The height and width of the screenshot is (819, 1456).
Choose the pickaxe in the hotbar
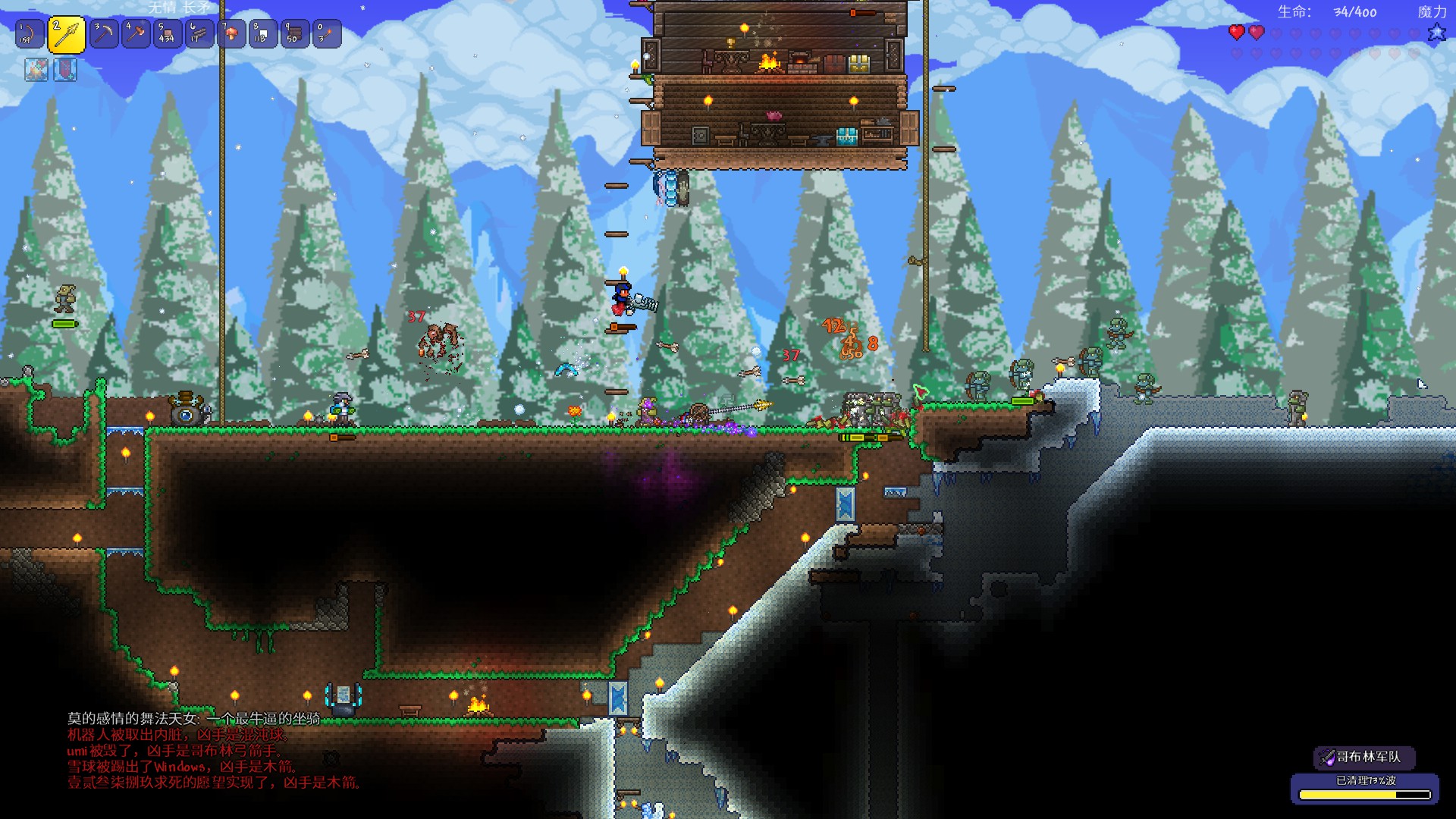[104, 34]
